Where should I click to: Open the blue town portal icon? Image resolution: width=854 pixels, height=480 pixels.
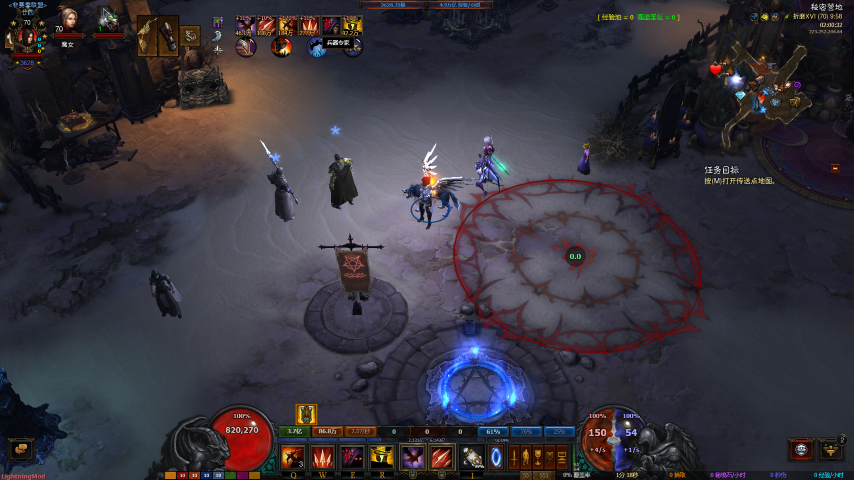tap(496, 458)
